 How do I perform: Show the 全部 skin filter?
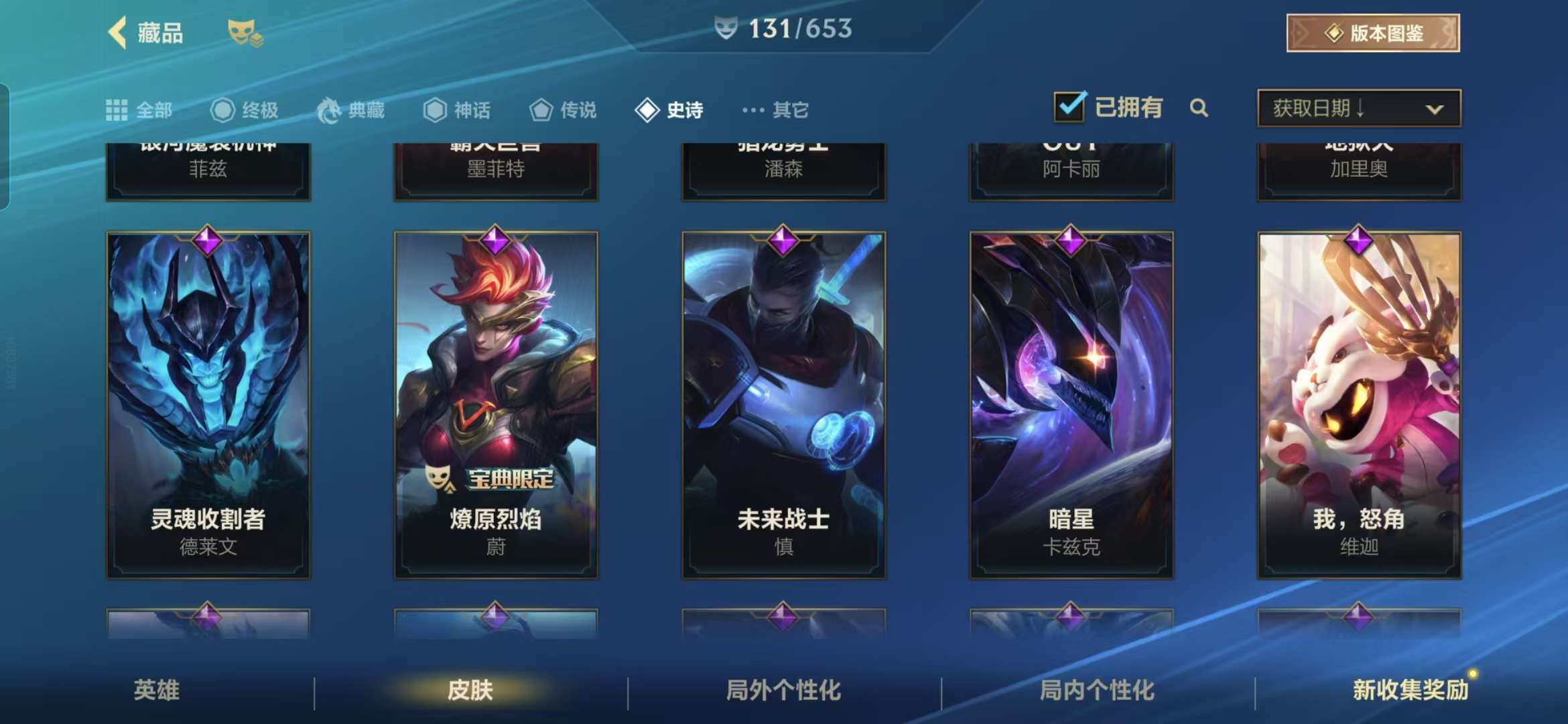139,110
